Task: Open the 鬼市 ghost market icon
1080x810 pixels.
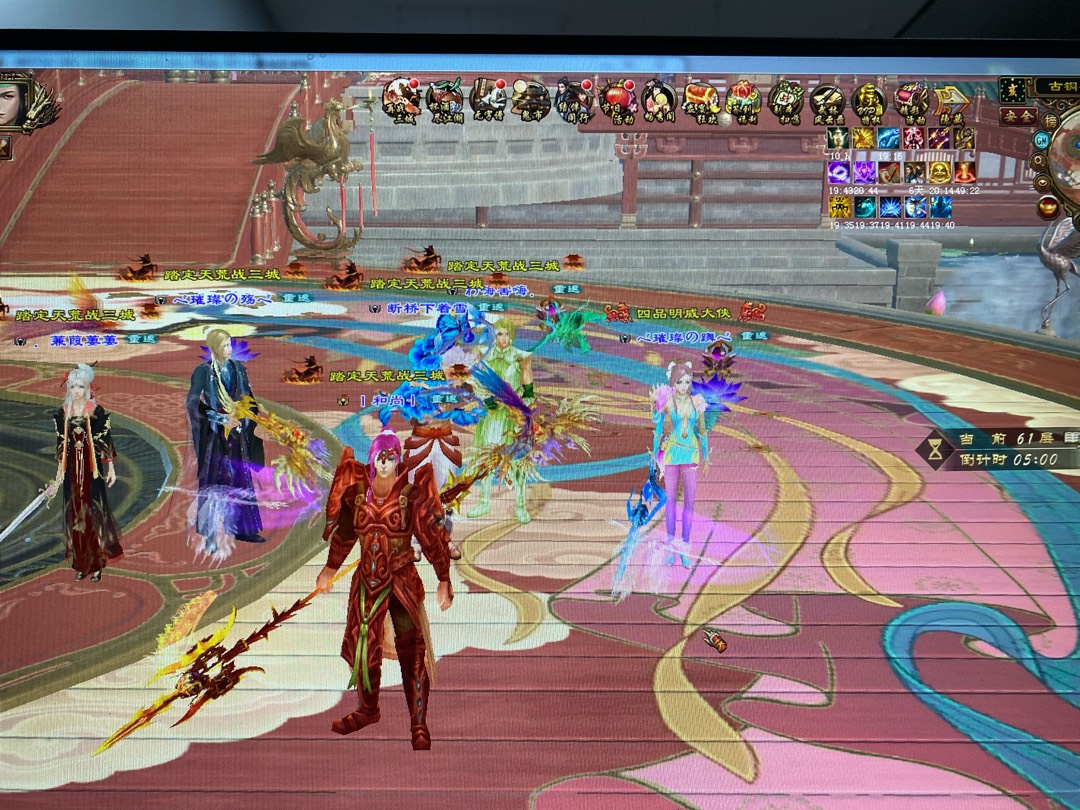Action: tap(530, 100)
